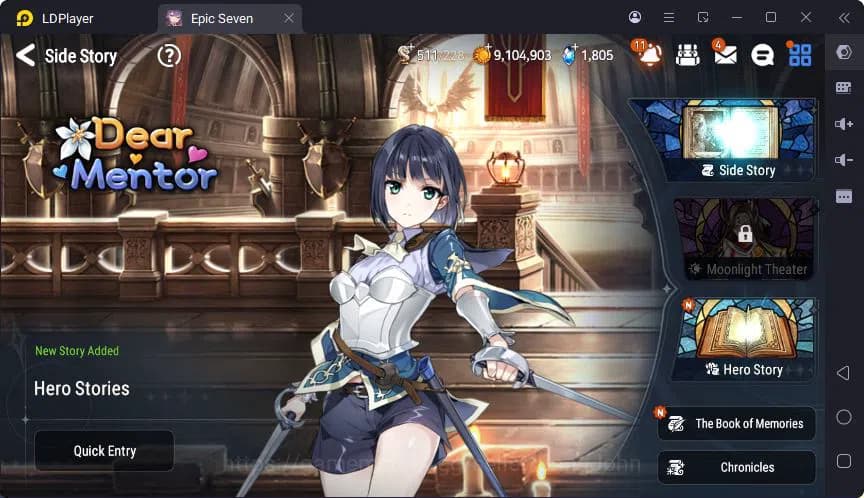Screen dimensions: 864x498
Task: Select the Hero Story tile
Action: 743,340
